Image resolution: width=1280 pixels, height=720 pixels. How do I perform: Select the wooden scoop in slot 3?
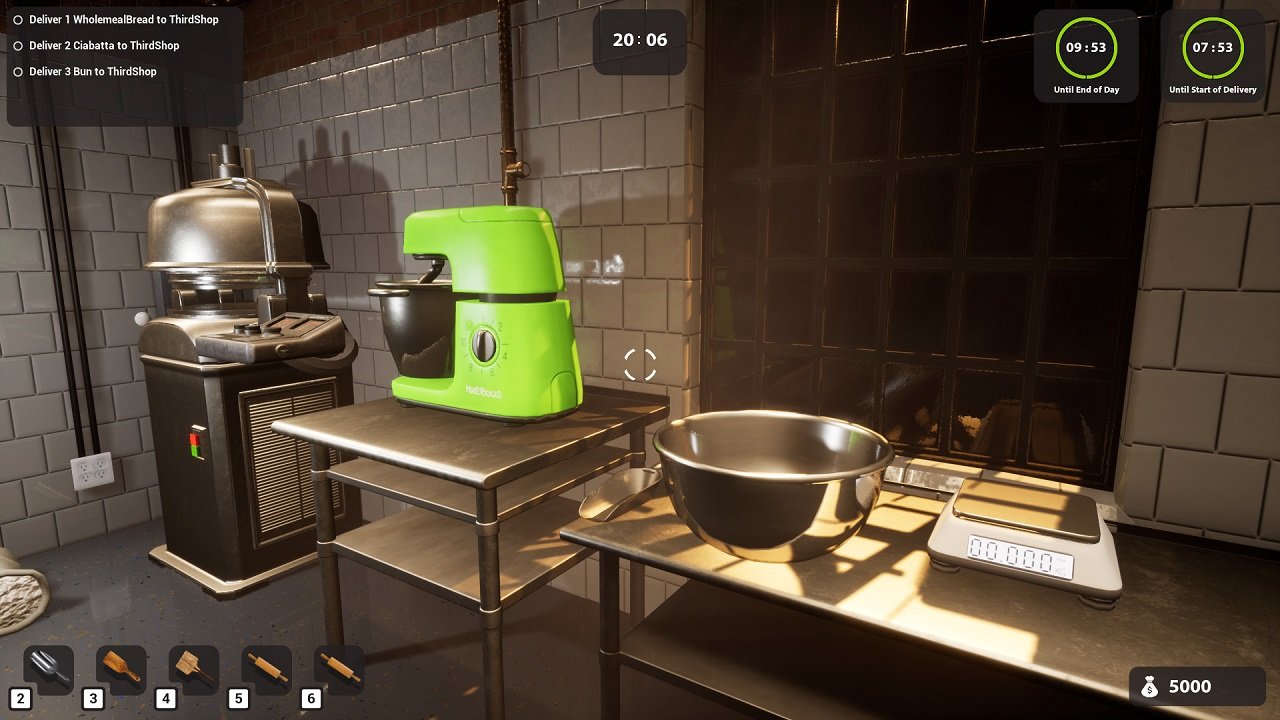pyautogui.click(x=119, y=670)
